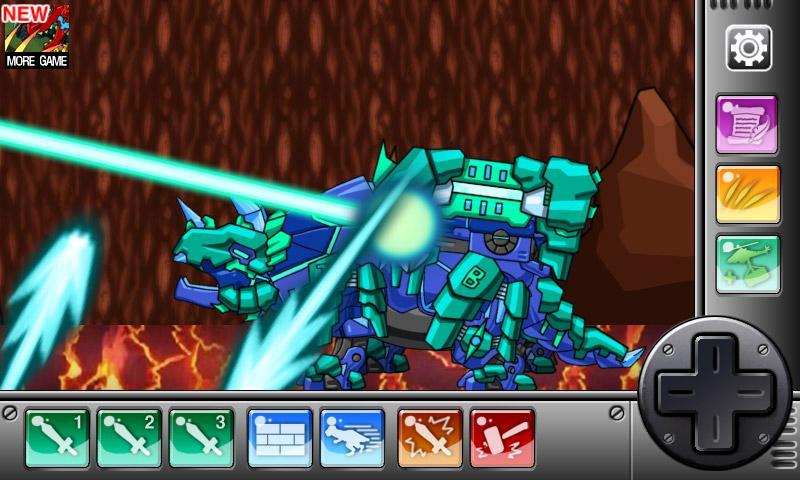Open the purple scroll panel
The width and height of the screenshot is (800, 480).
(x=747, y=124)
